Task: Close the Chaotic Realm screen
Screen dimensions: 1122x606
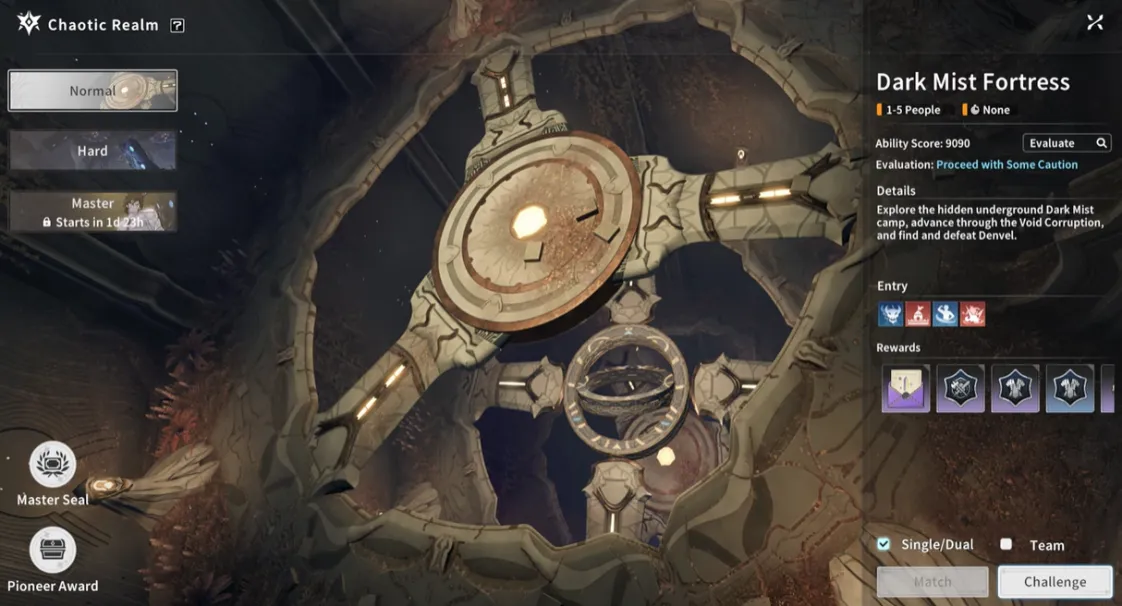Action: click(x=1095, y=22)
